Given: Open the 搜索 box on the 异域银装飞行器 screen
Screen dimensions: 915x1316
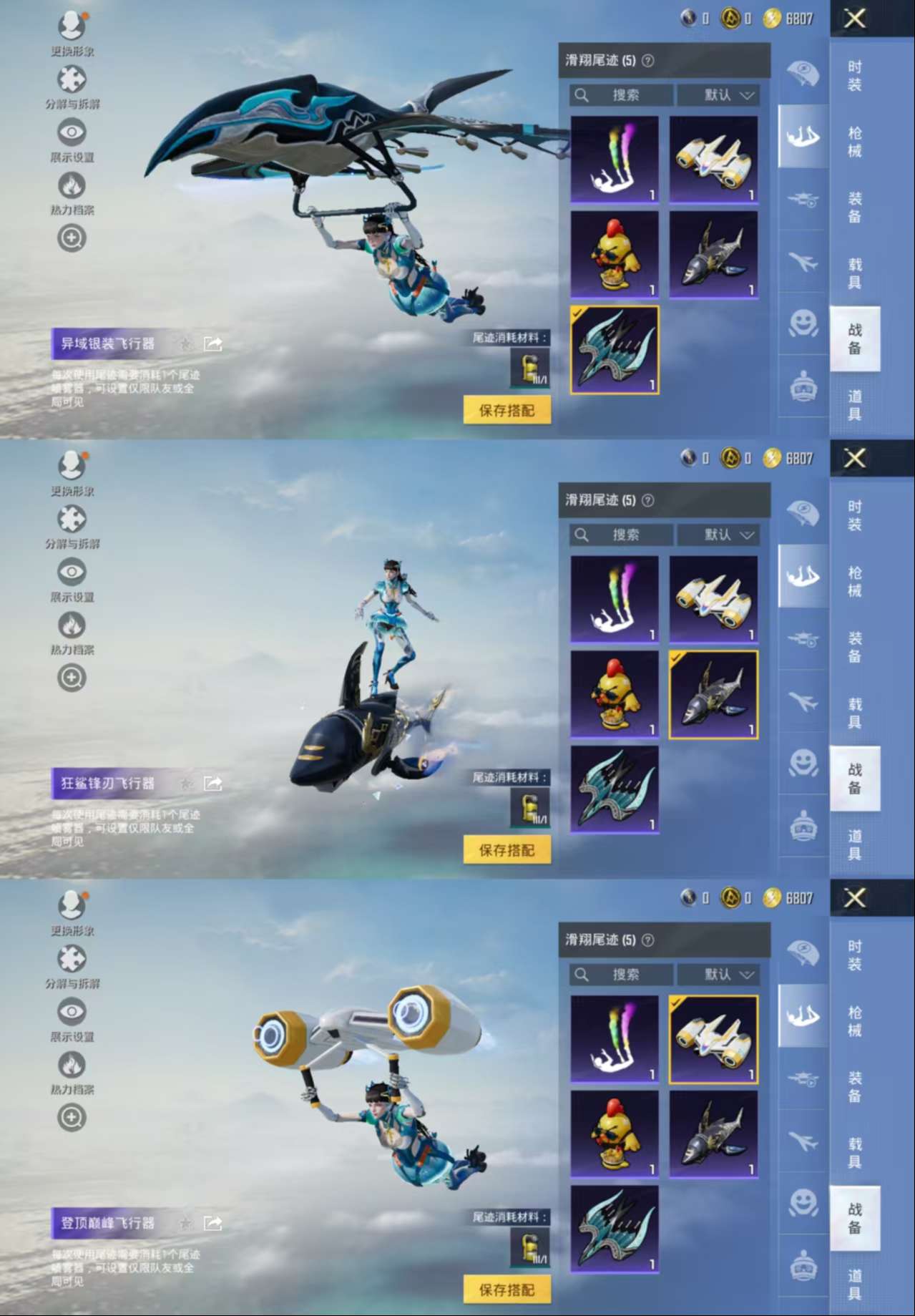Looking at the screenshot, I should (621, 95).
